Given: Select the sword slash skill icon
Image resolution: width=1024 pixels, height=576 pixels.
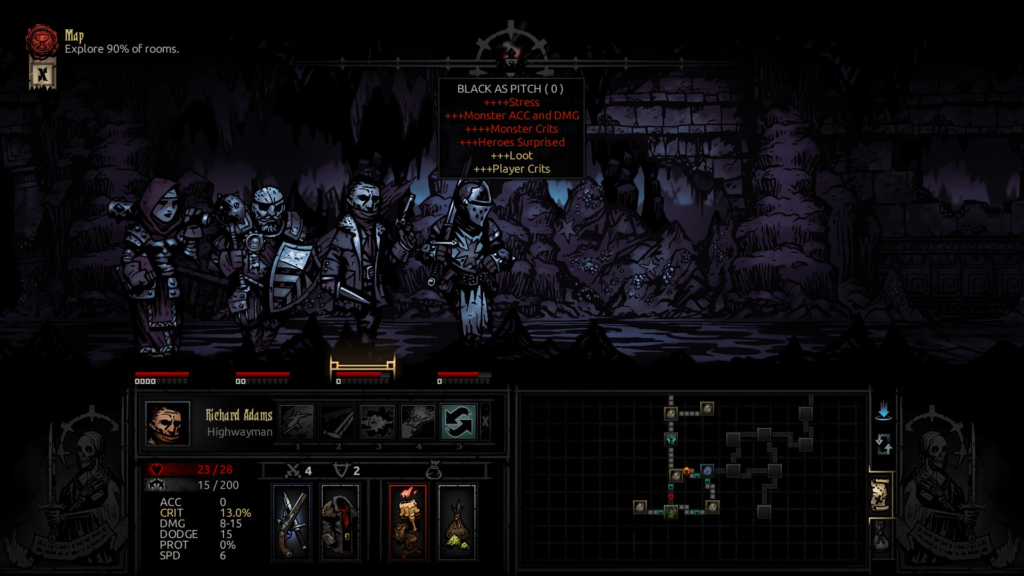Looking at the screenshot, I should pos(337,422).
